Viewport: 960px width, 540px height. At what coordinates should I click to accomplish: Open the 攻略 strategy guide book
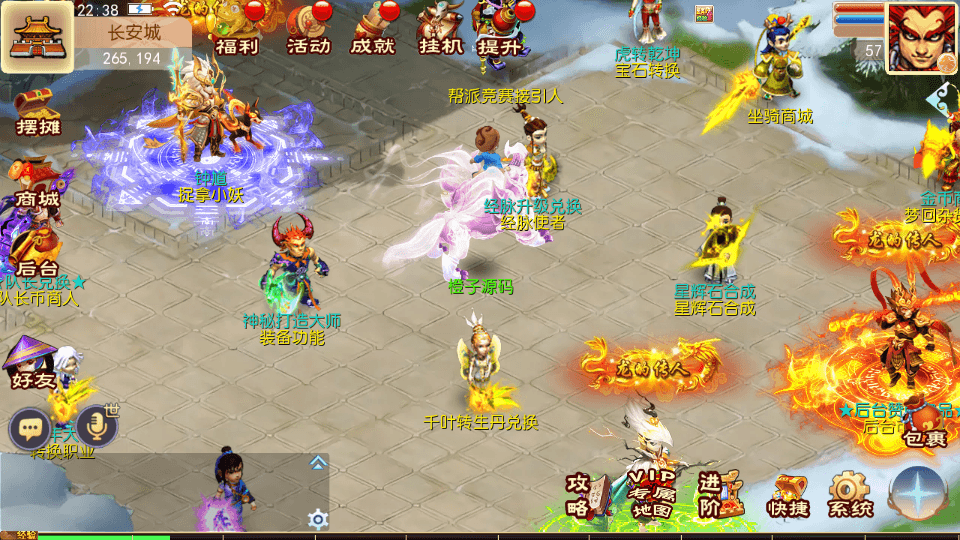click(x=587, y=494)
